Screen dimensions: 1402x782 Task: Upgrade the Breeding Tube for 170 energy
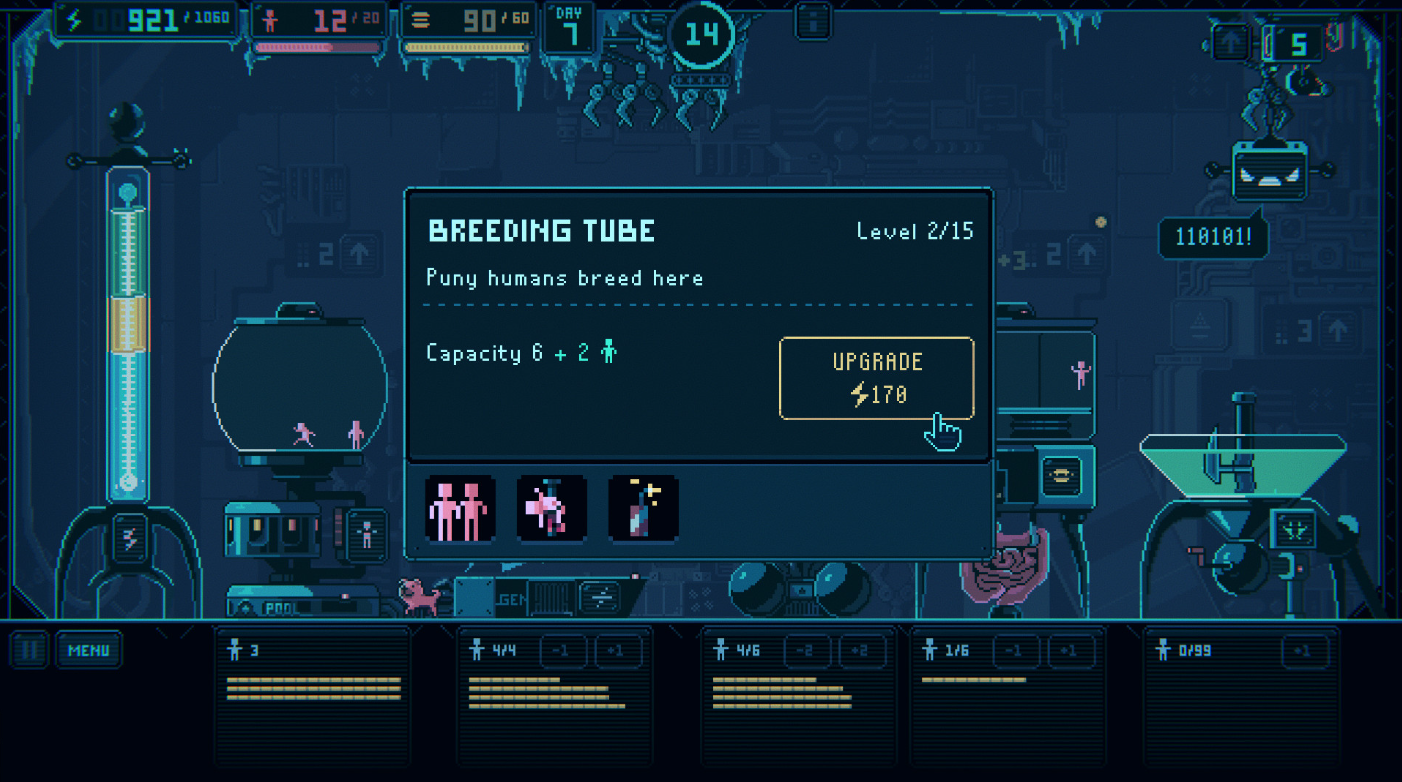point(876,378)
